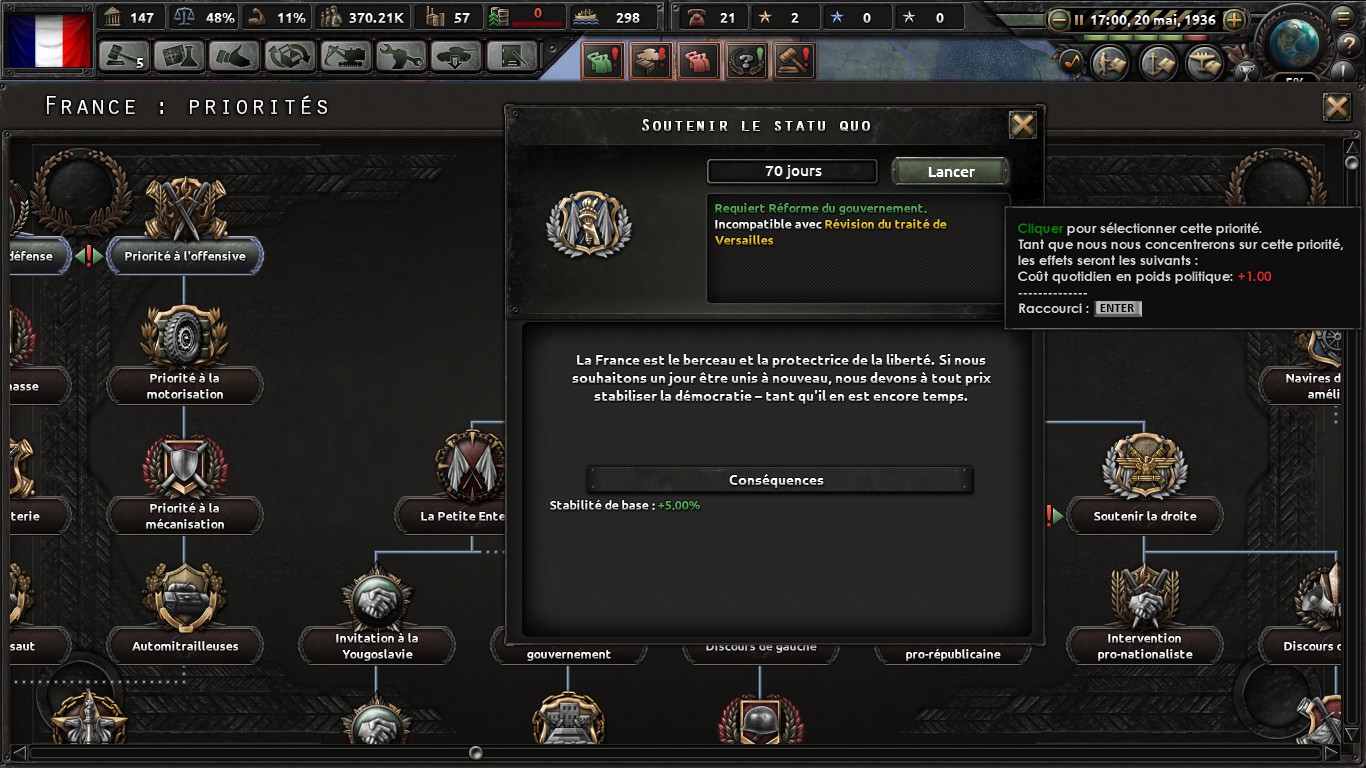1366x768 pixels.
Task: Click the French flag in the corner
Action: point(48,40)
